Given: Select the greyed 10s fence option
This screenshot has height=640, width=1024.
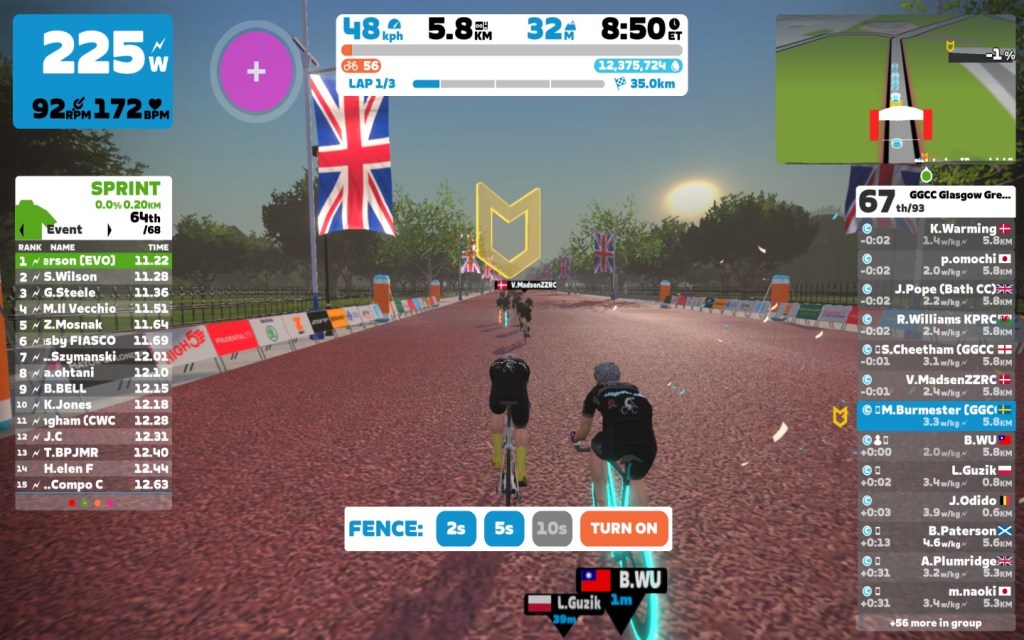Looking at the screenshot, I should 551,529.
